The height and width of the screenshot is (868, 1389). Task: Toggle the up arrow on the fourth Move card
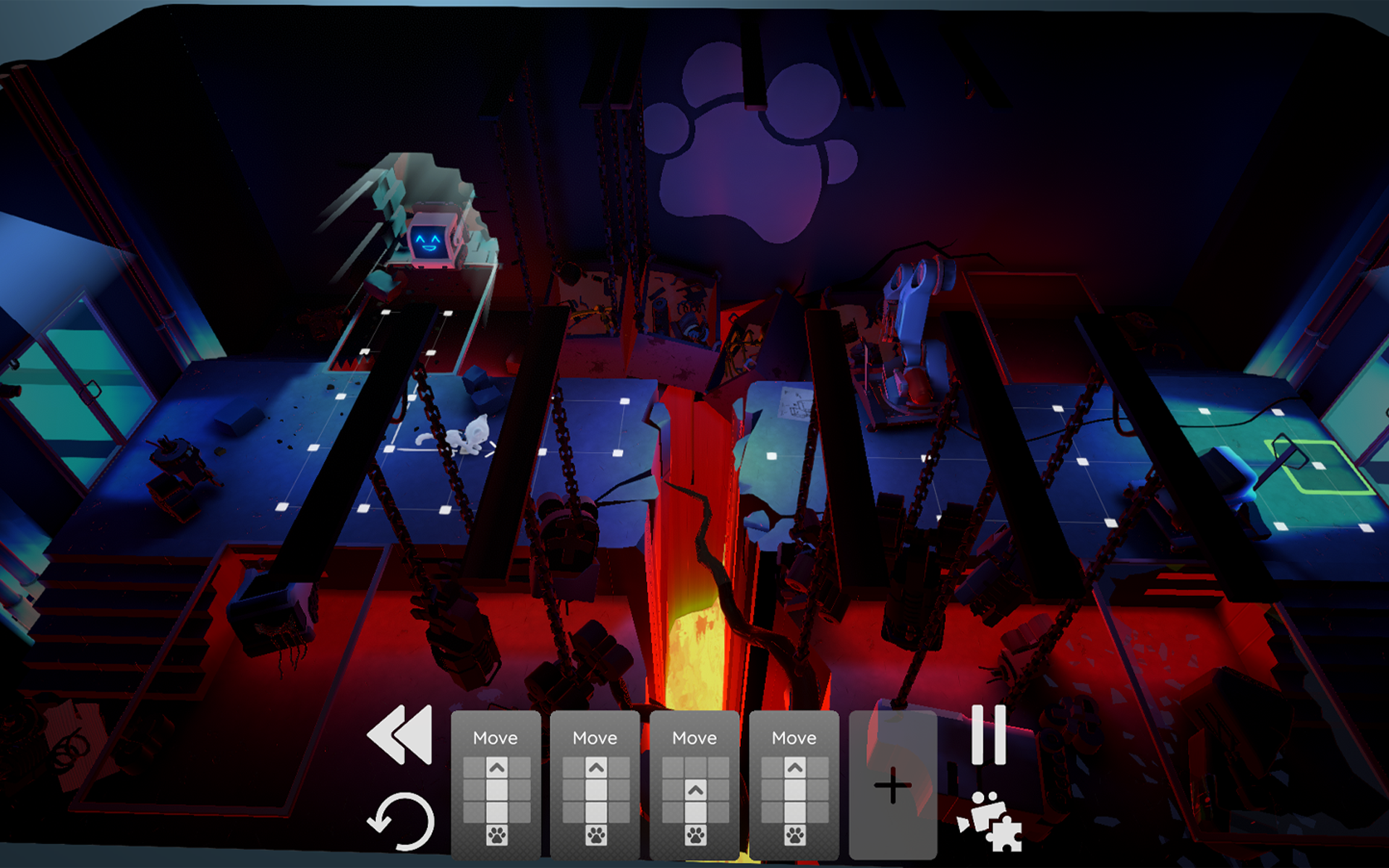[794, 768]
